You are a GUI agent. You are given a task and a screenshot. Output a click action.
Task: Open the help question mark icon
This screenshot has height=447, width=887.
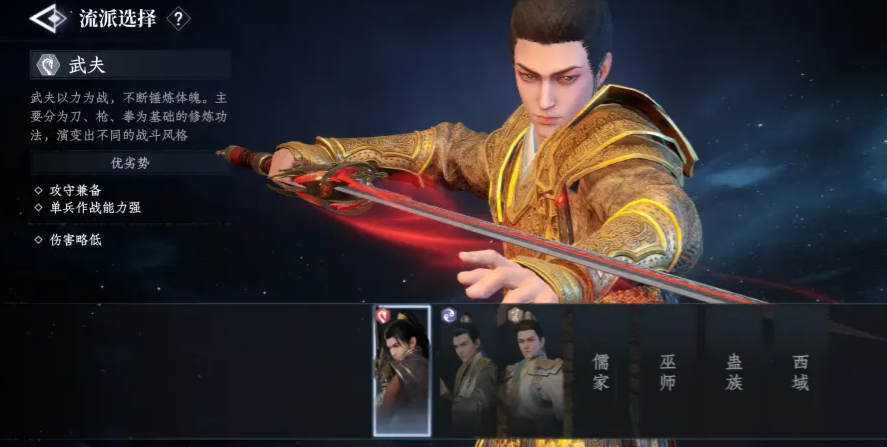(x=178, y=19)
